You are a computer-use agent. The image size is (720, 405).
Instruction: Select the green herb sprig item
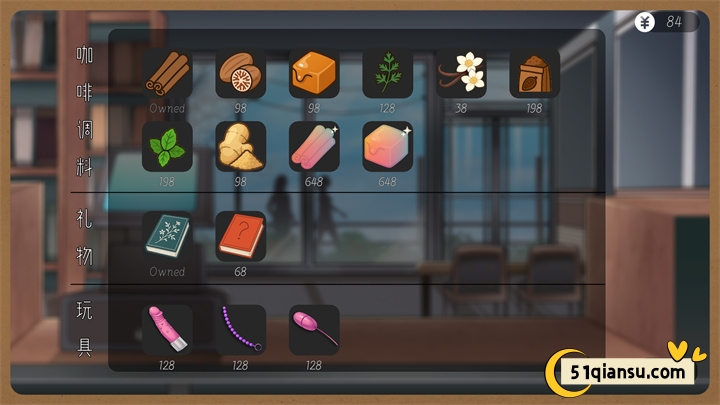(x=387, y=73)
